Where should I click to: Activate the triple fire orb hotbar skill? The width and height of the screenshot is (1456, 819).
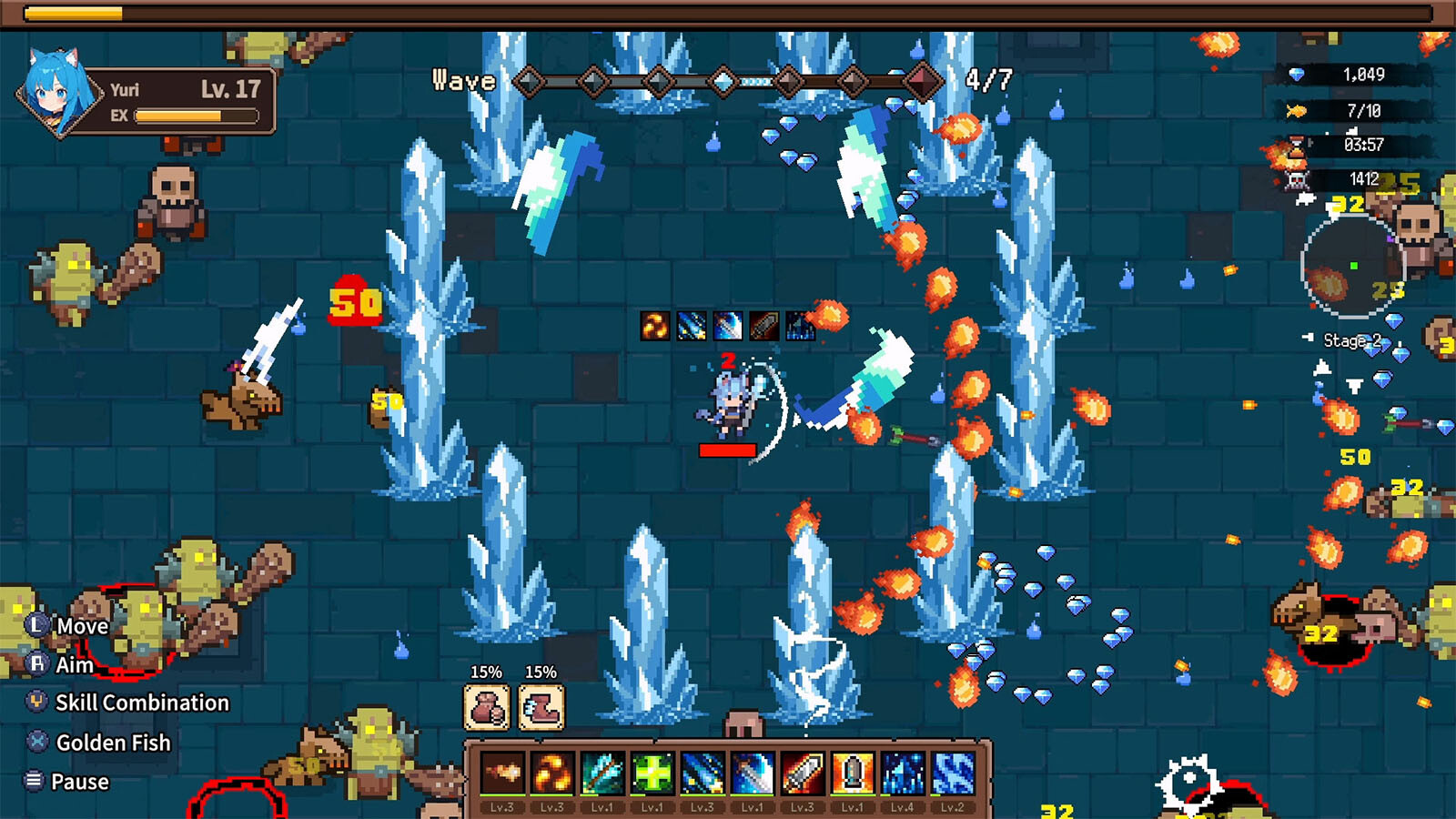(552, 774)
